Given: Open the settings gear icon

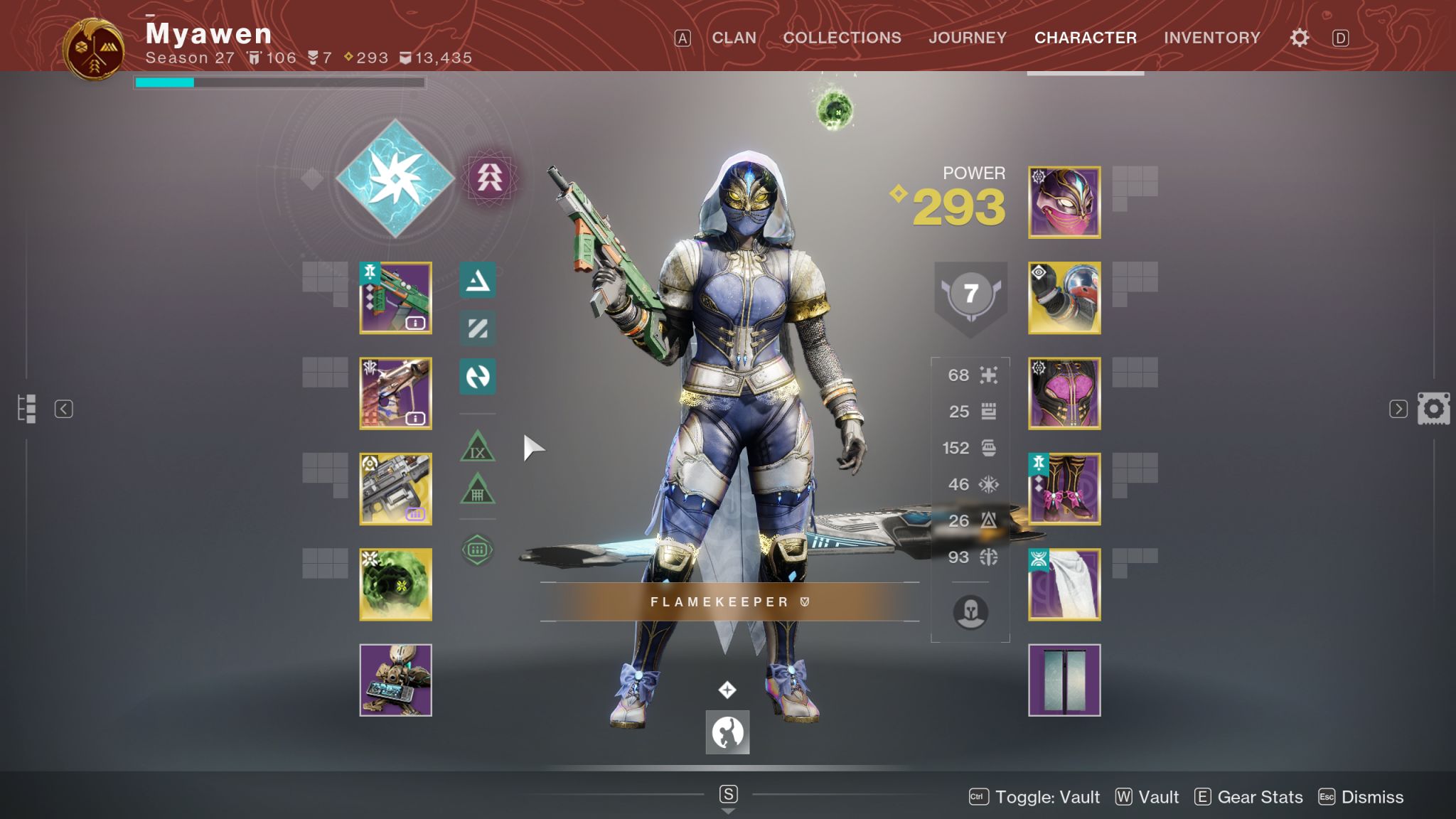Looking at the screenshot, I should (1299, 38).
